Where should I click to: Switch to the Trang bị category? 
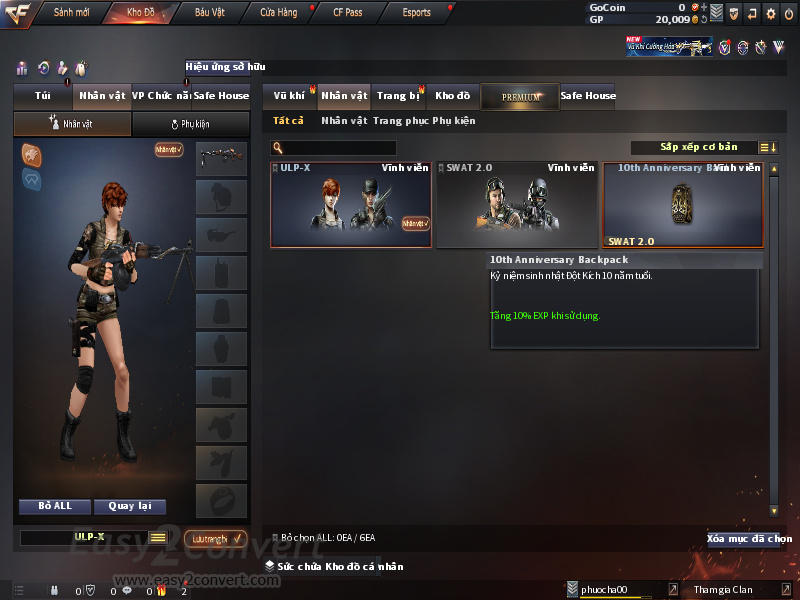click(x=398, y=96)
